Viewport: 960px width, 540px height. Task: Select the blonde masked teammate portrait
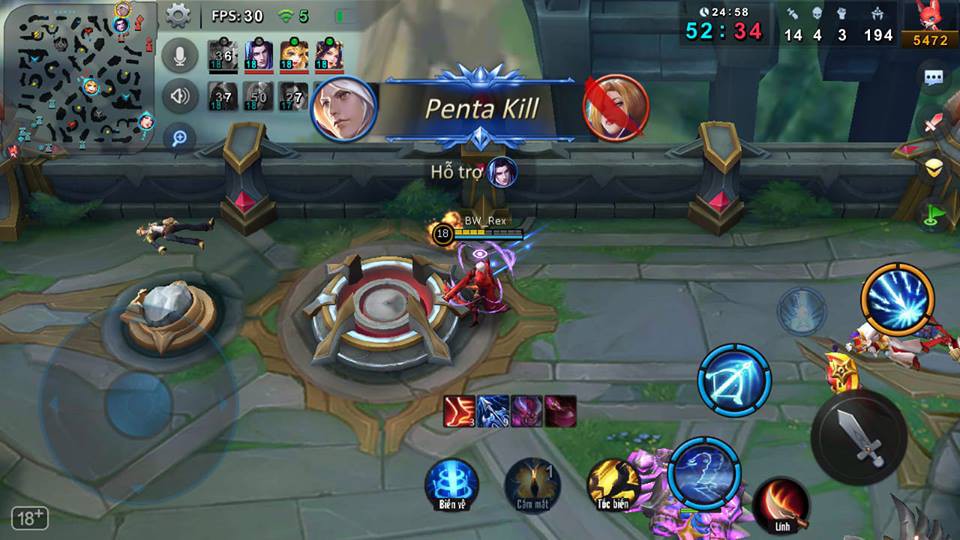(293, 53)
